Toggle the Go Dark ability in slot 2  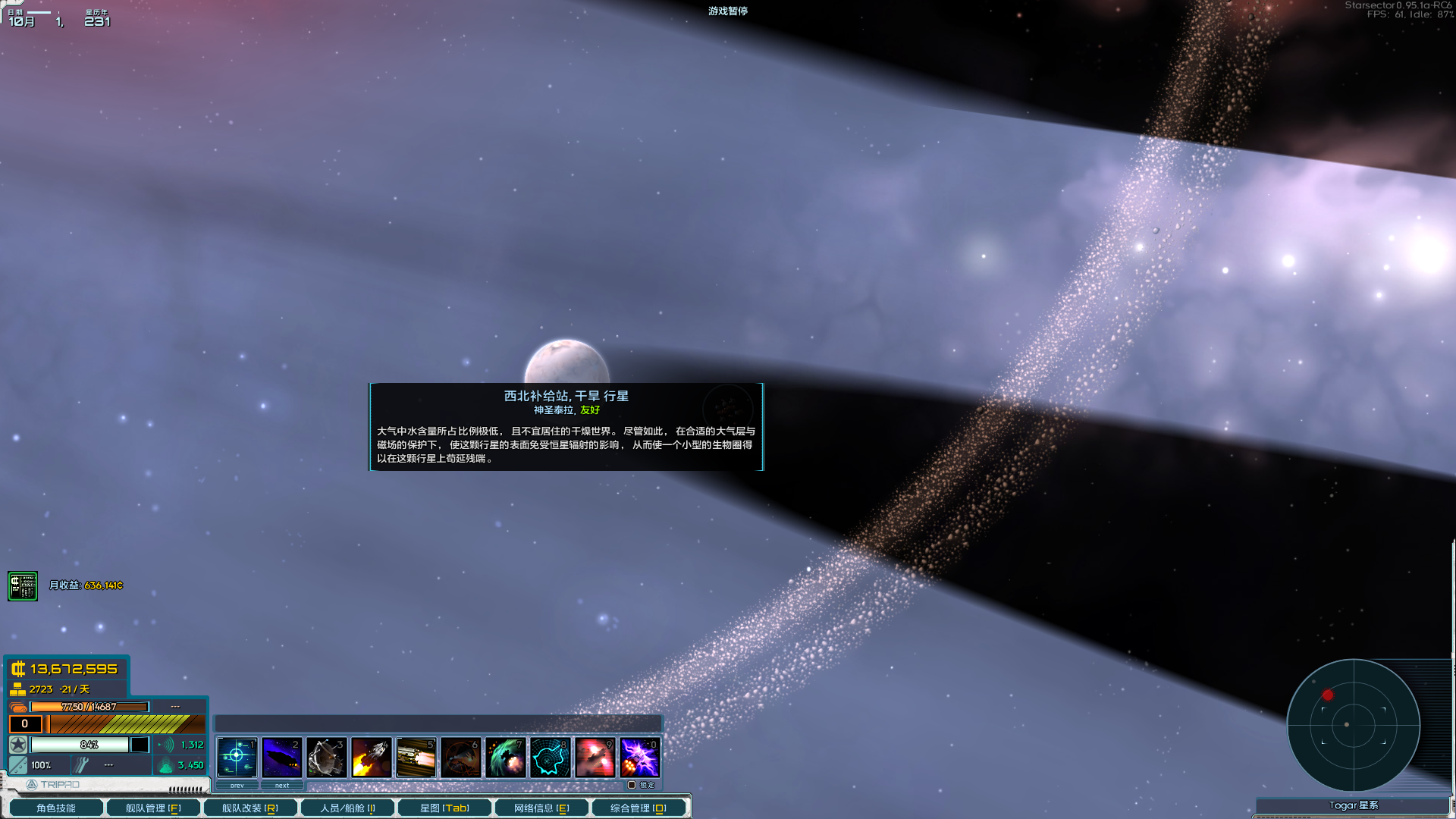pyautogui.click(x=282, y=757)
